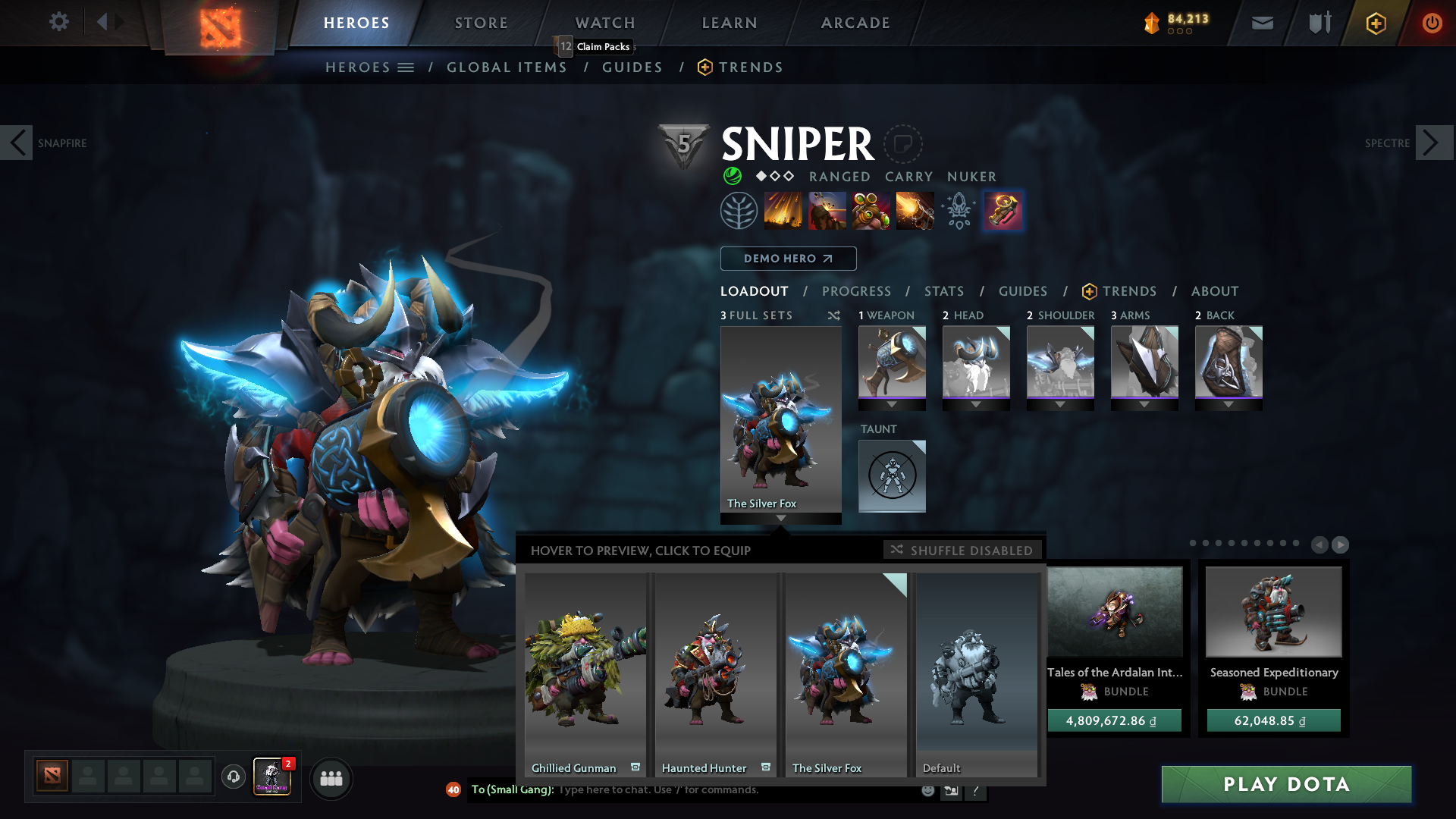Go to the Arcade tab
The height and width of the screenshot is (819, 1456).
(855, 23)
